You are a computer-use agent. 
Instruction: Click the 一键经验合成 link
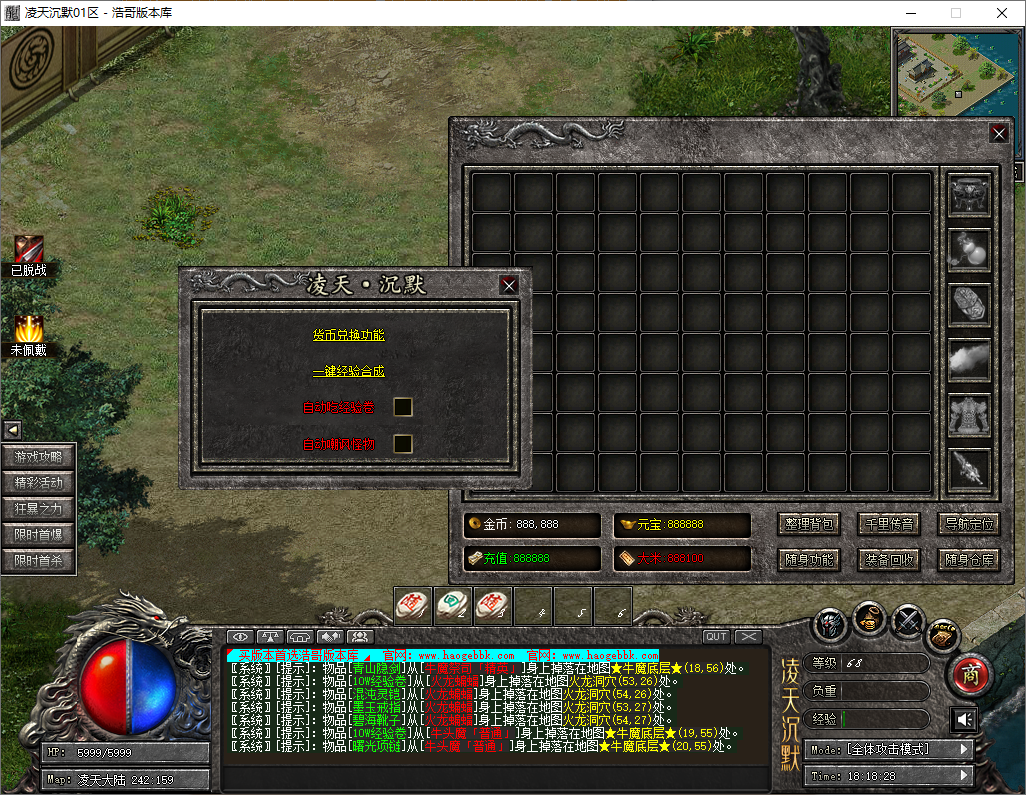click(348, 371)
